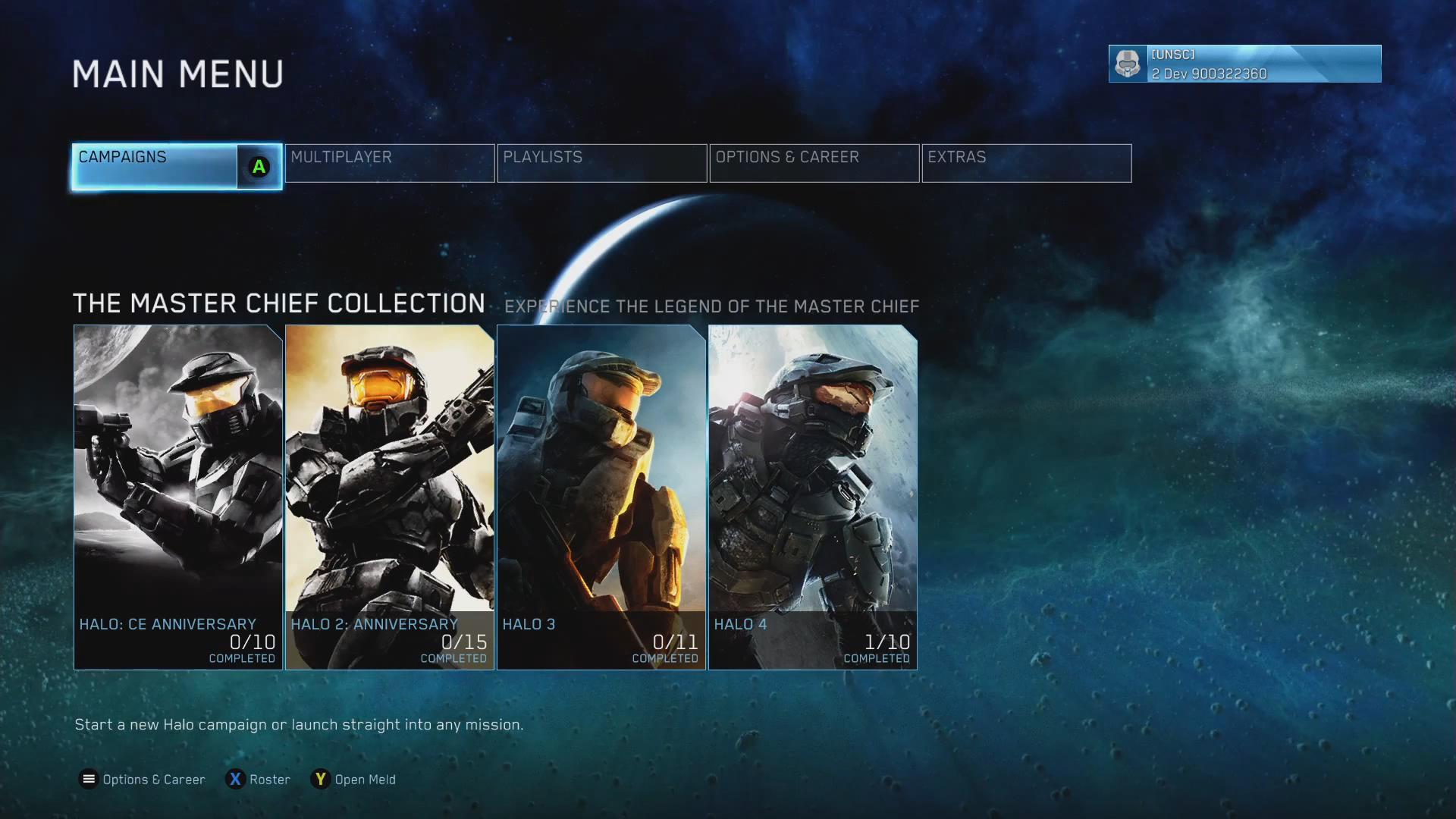Open the Playlists tab
The width and height of the screenshot is (1456, 819).
602,163
